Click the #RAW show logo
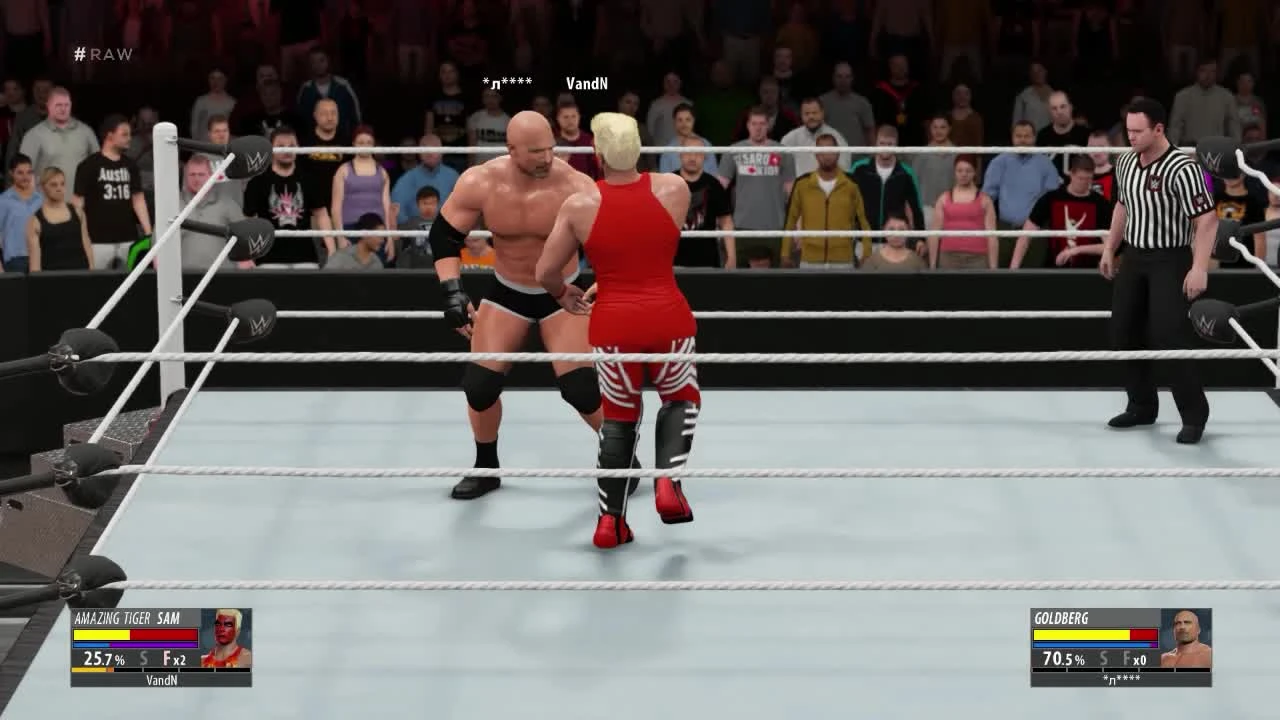 103,54
